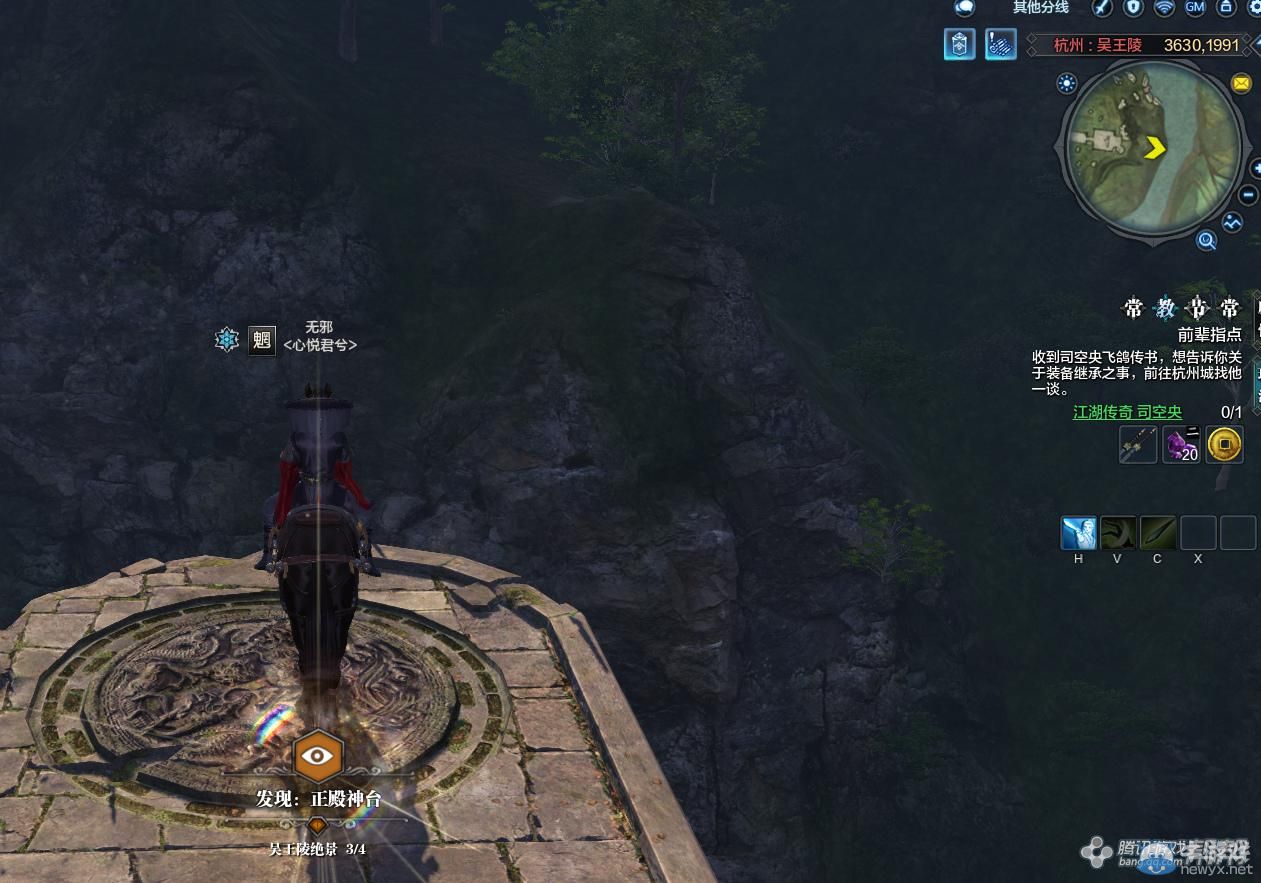Contact the GM via GM button
1261x883 pixels.
click(1195, 8)
